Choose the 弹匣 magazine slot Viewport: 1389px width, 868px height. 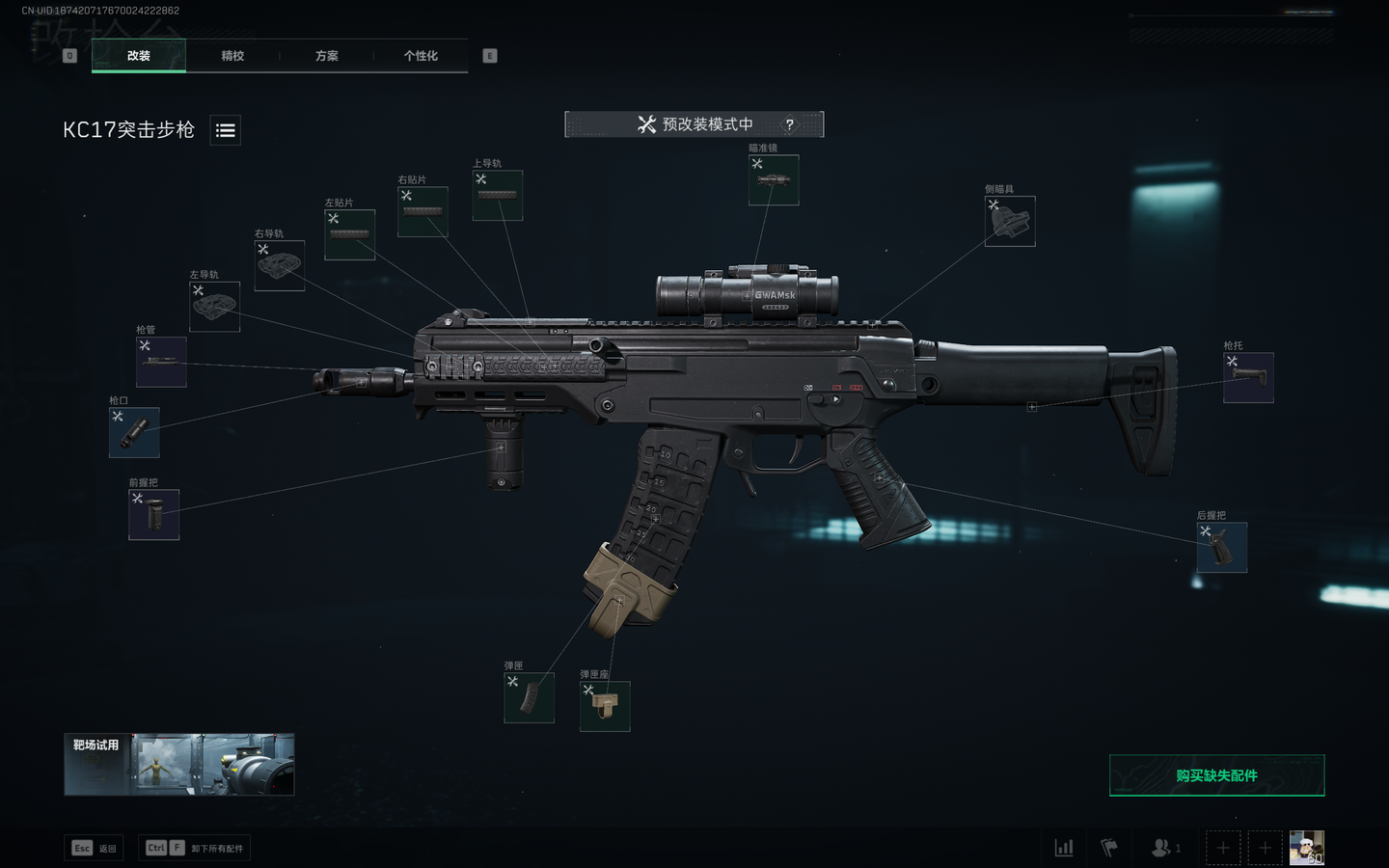pos(529,697)
